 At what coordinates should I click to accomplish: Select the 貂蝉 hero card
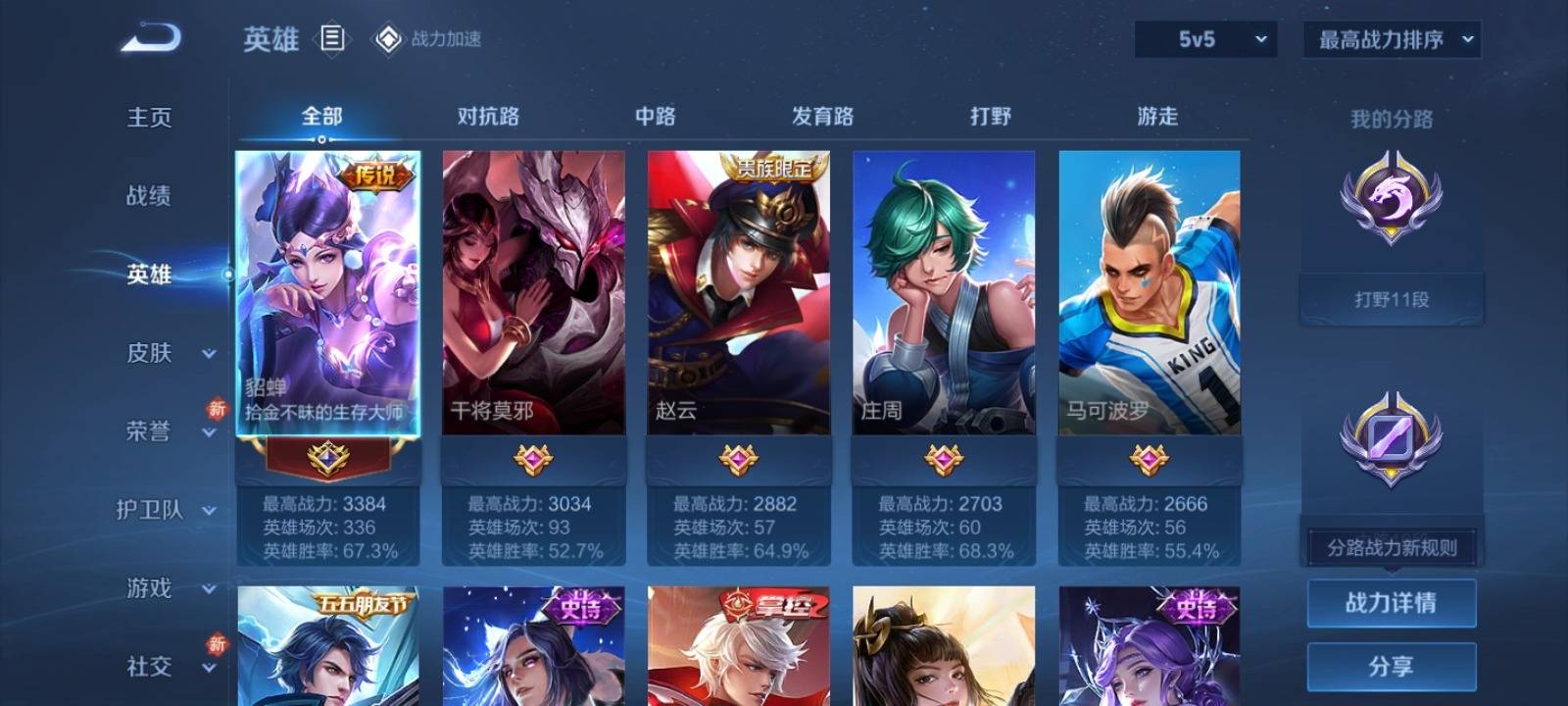328,292
